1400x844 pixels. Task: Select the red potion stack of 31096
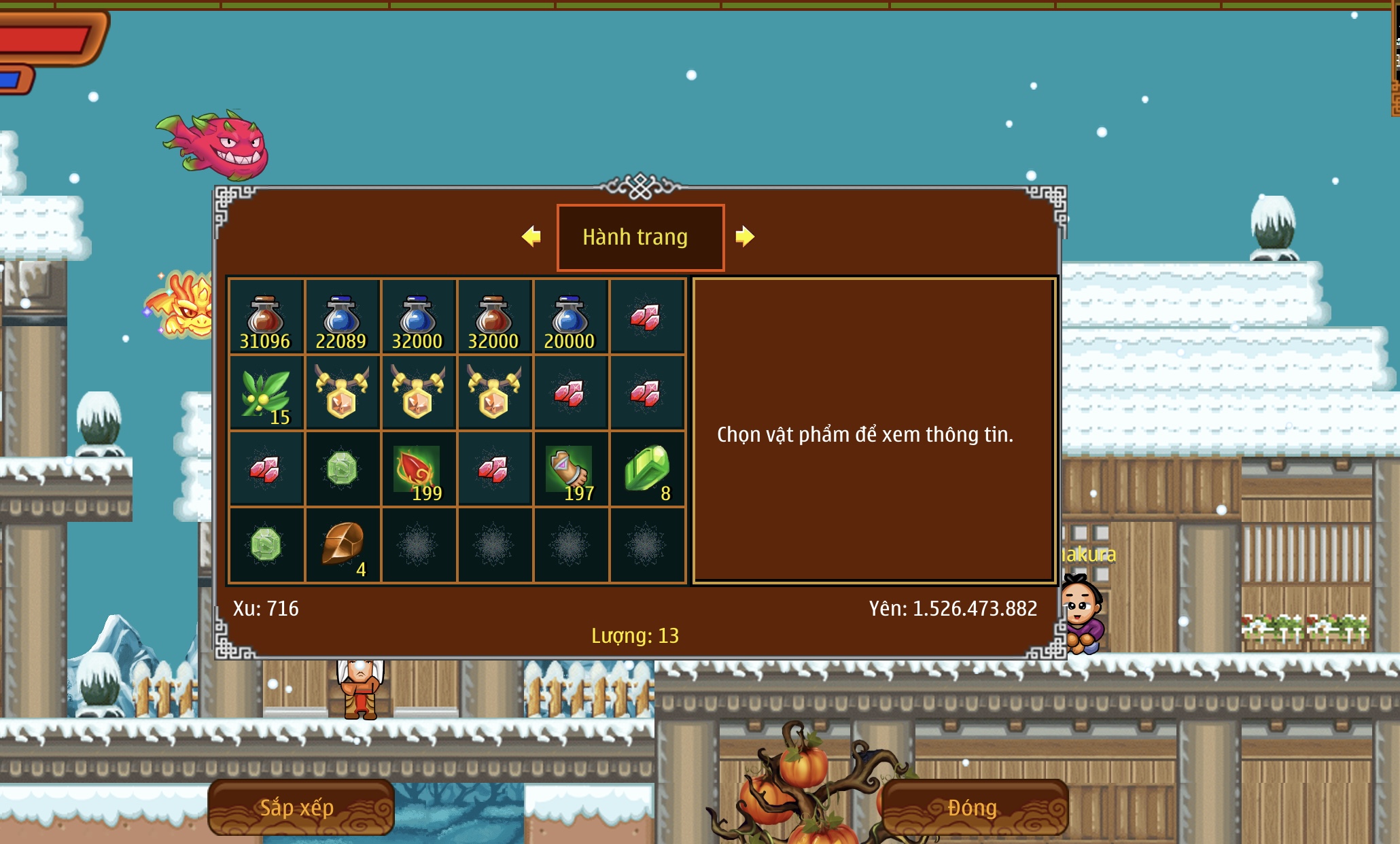pyautogui.click(x=266, y=317)
